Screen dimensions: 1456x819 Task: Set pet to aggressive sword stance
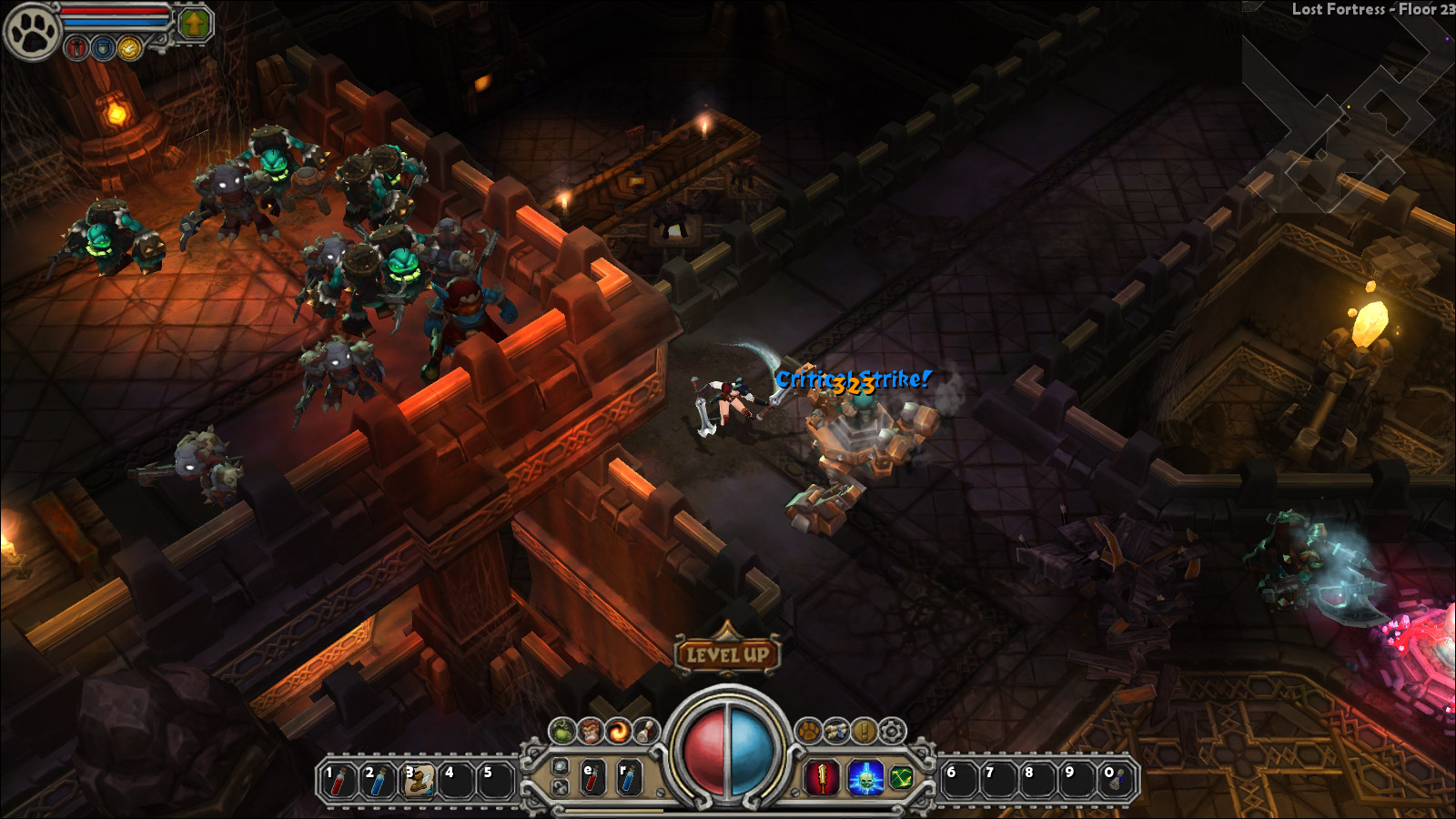tap(77, 48)
